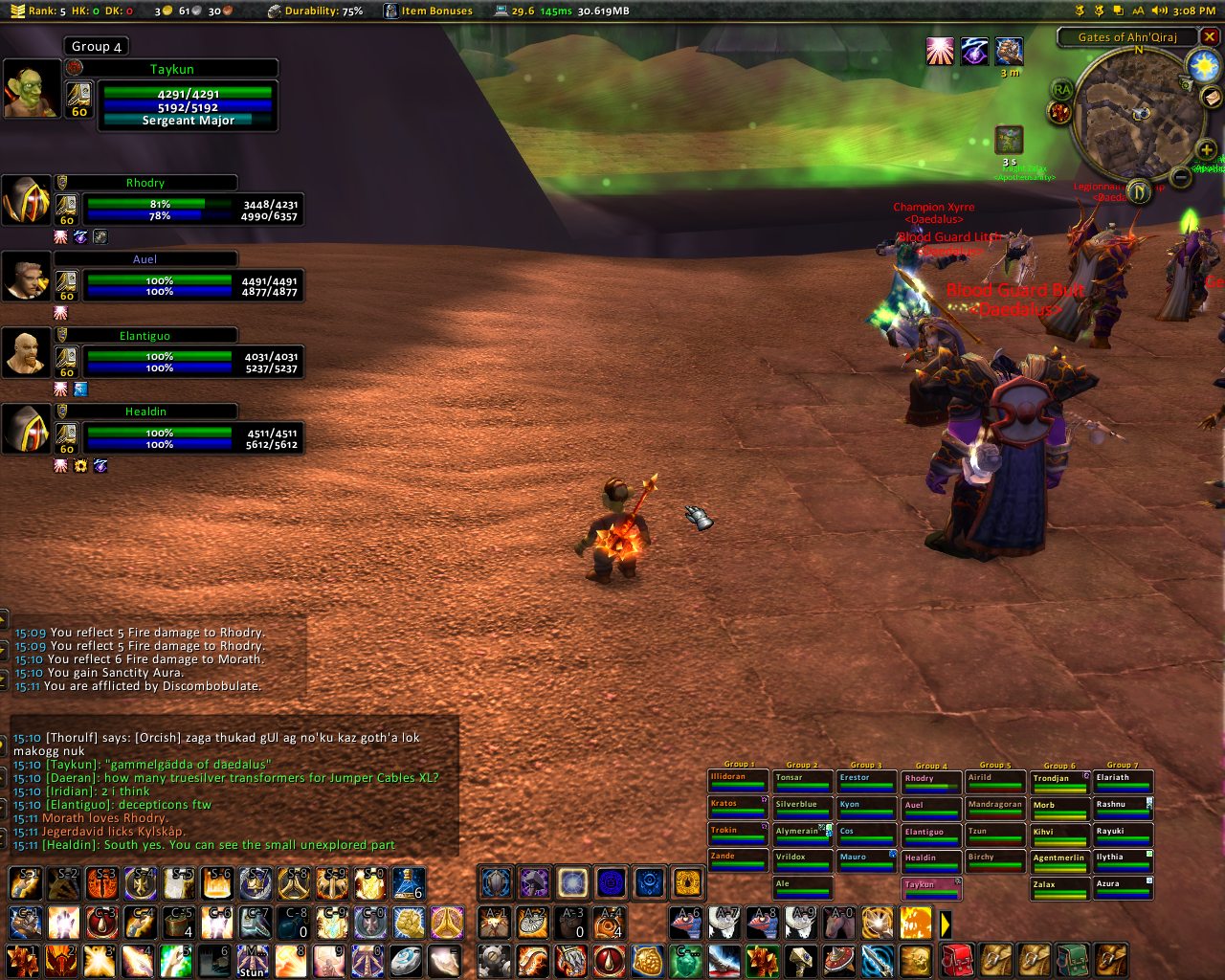
Task: Click the Item Bonuses panel in top bar
Action: tap(429, 11)
